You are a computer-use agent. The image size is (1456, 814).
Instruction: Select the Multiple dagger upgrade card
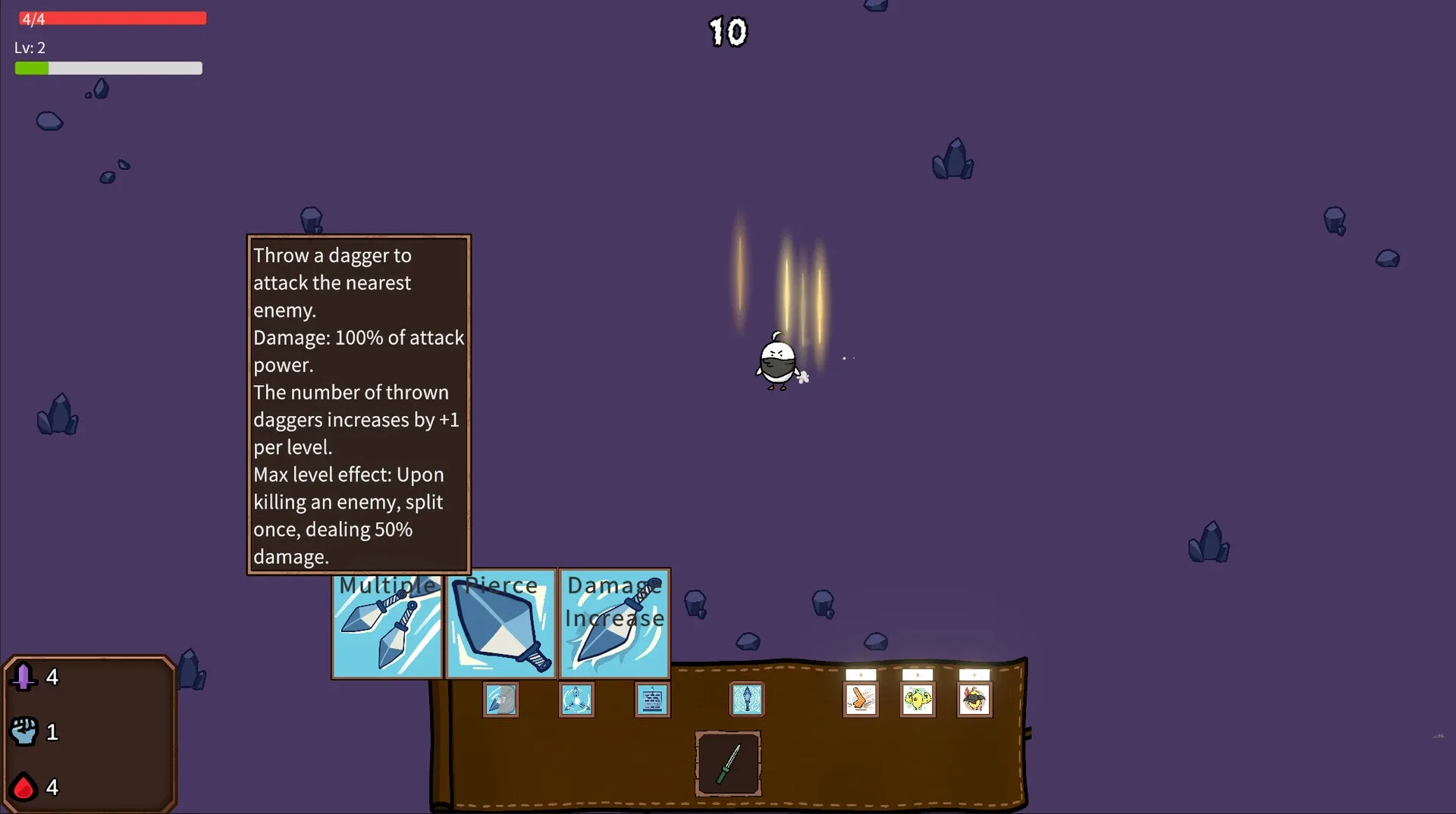(x=387, y=625)
